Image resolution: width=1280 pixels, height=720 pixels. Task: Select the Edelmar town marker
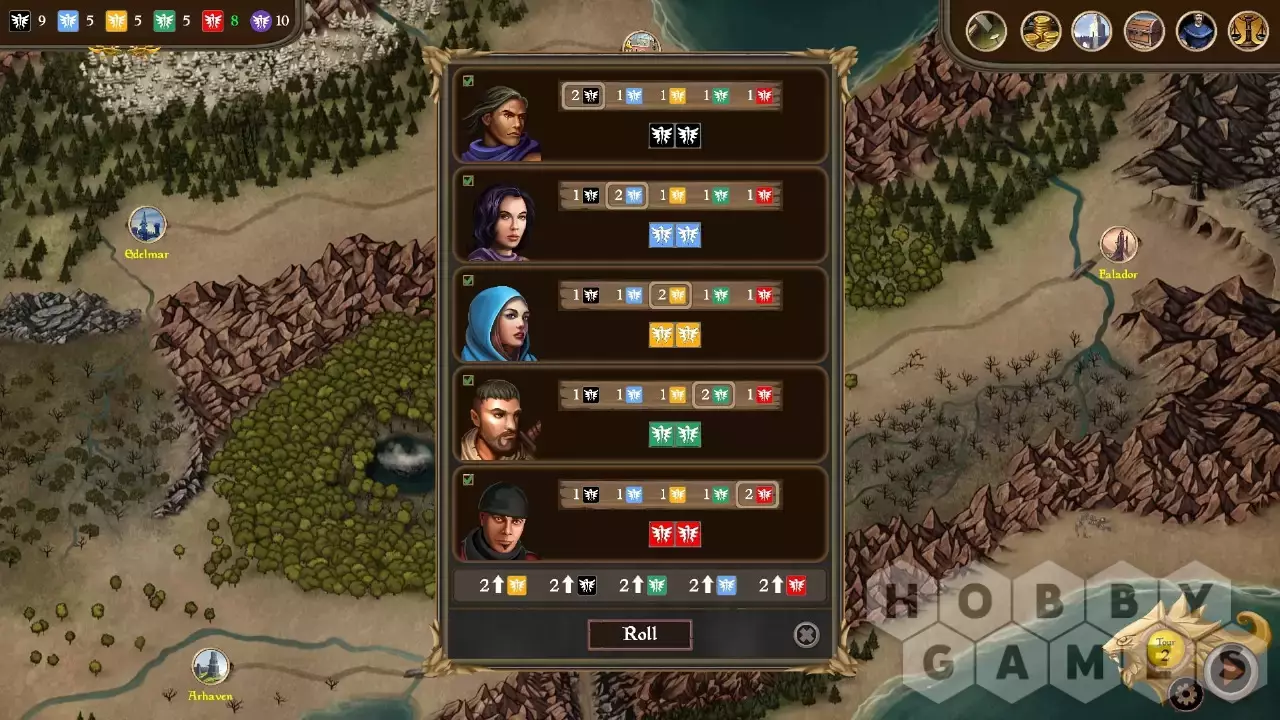pos(147,225)
